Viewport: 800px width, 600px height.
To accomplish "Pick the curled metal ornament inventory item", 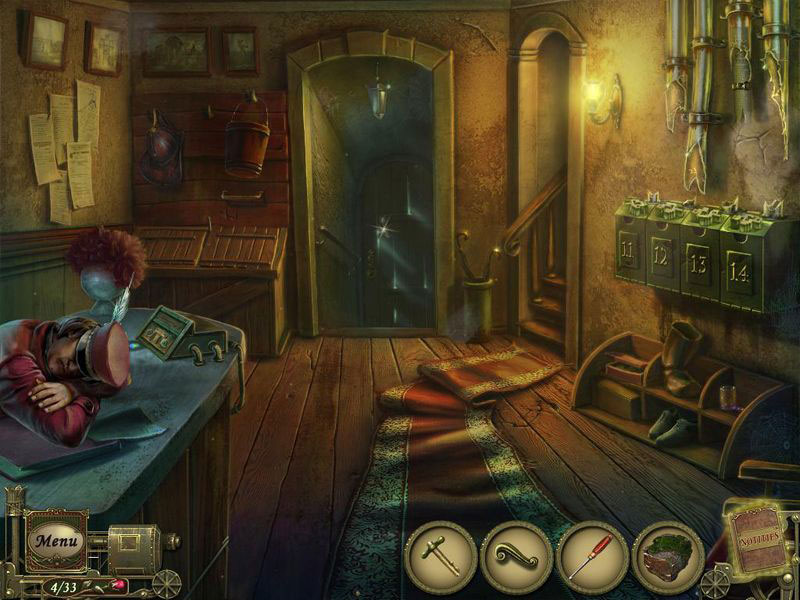I will [516, 556].
